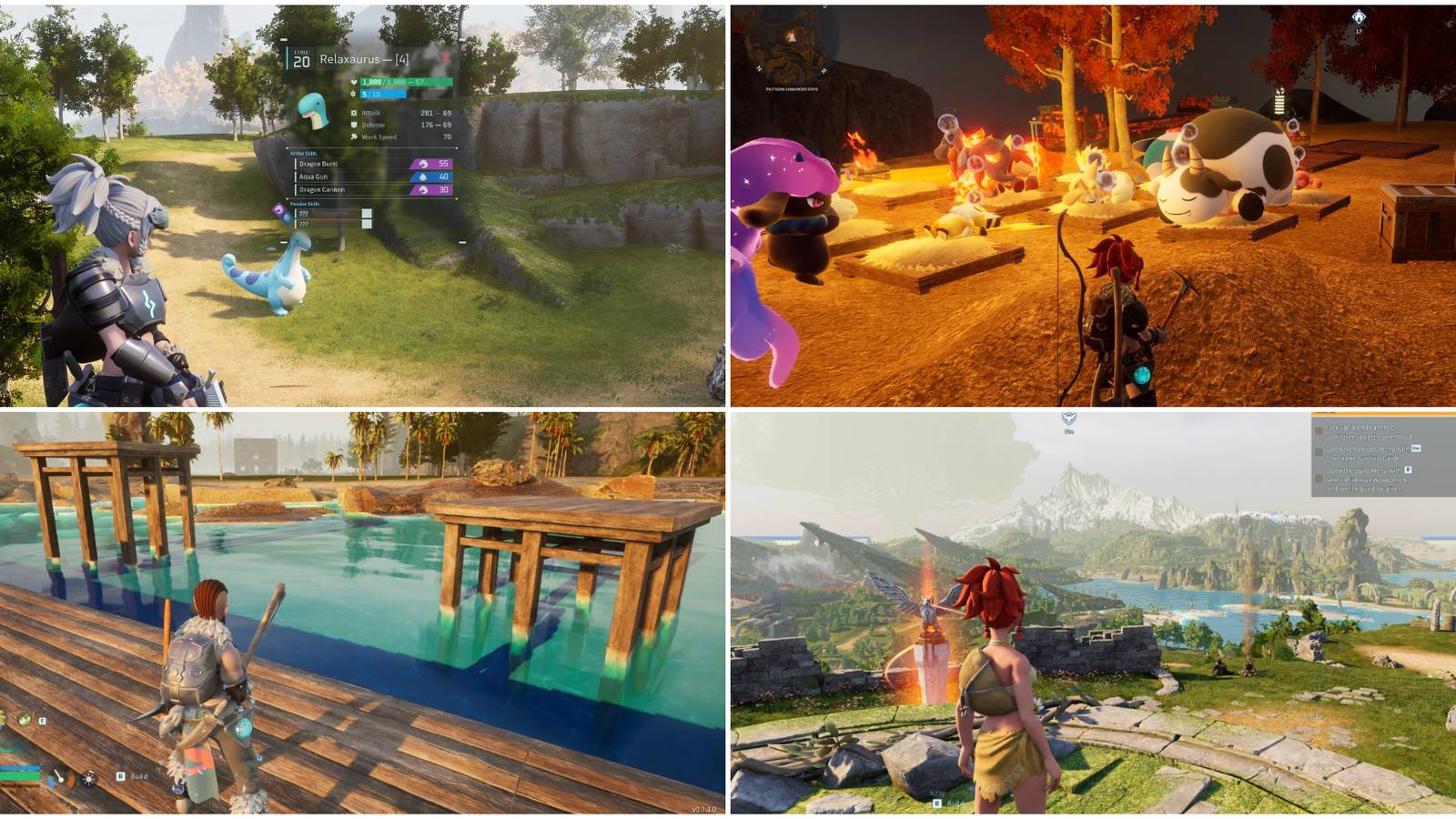Click the Defense shield icon
1456x819 pixels.
point(353,125)
